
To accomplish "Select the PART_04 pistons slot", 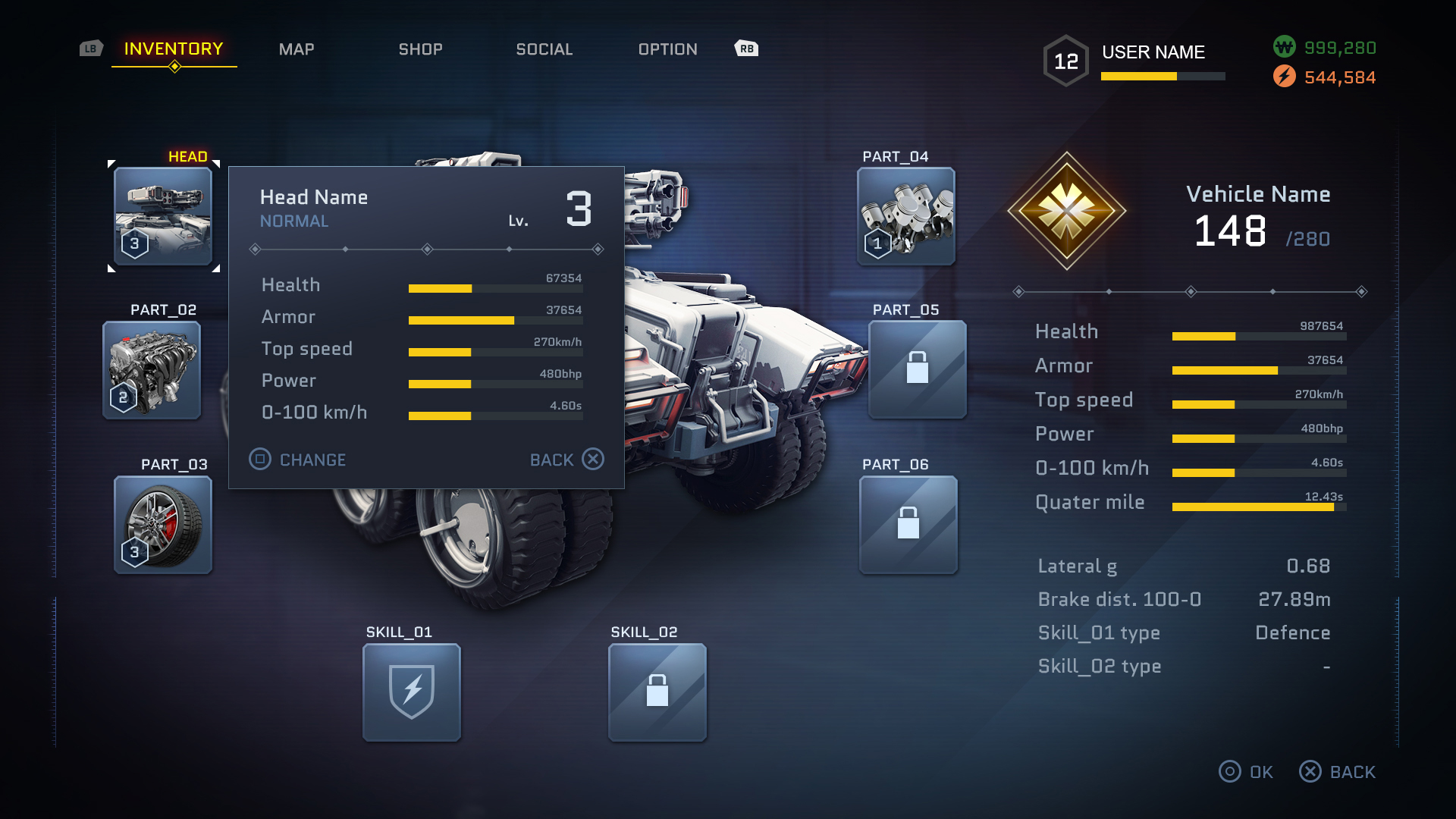I will (906, 216).
